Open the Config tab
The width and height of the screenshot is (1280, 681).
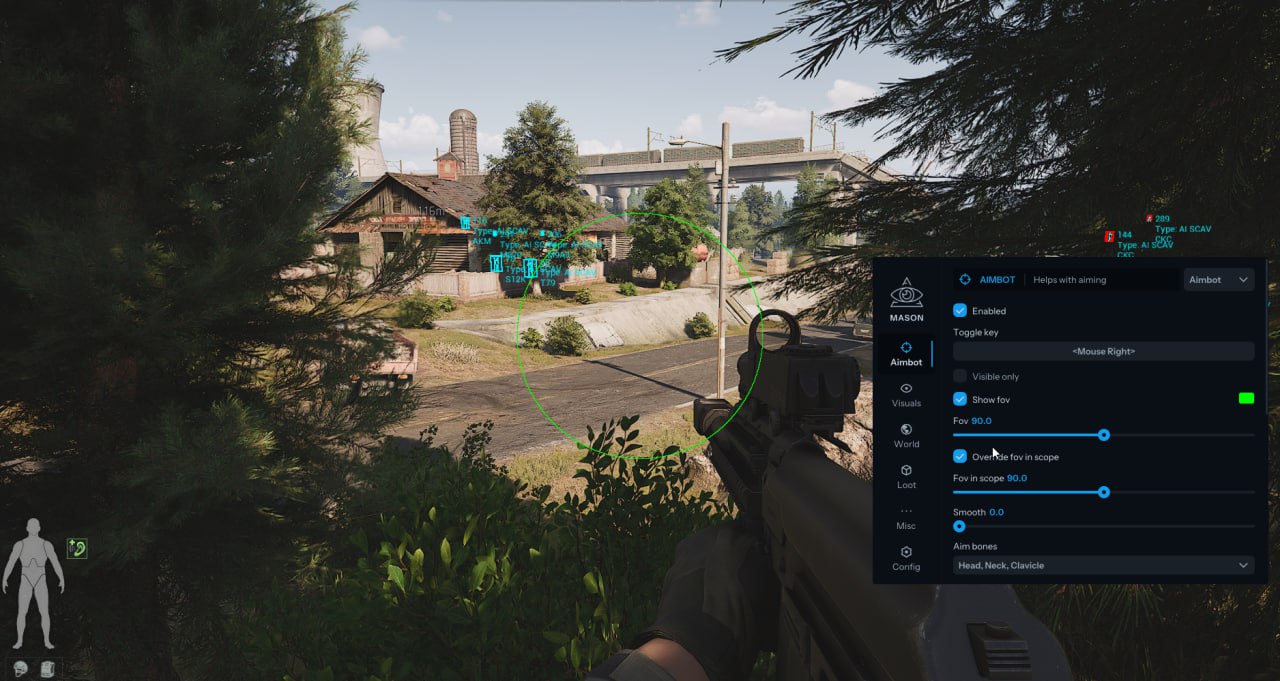906,558
